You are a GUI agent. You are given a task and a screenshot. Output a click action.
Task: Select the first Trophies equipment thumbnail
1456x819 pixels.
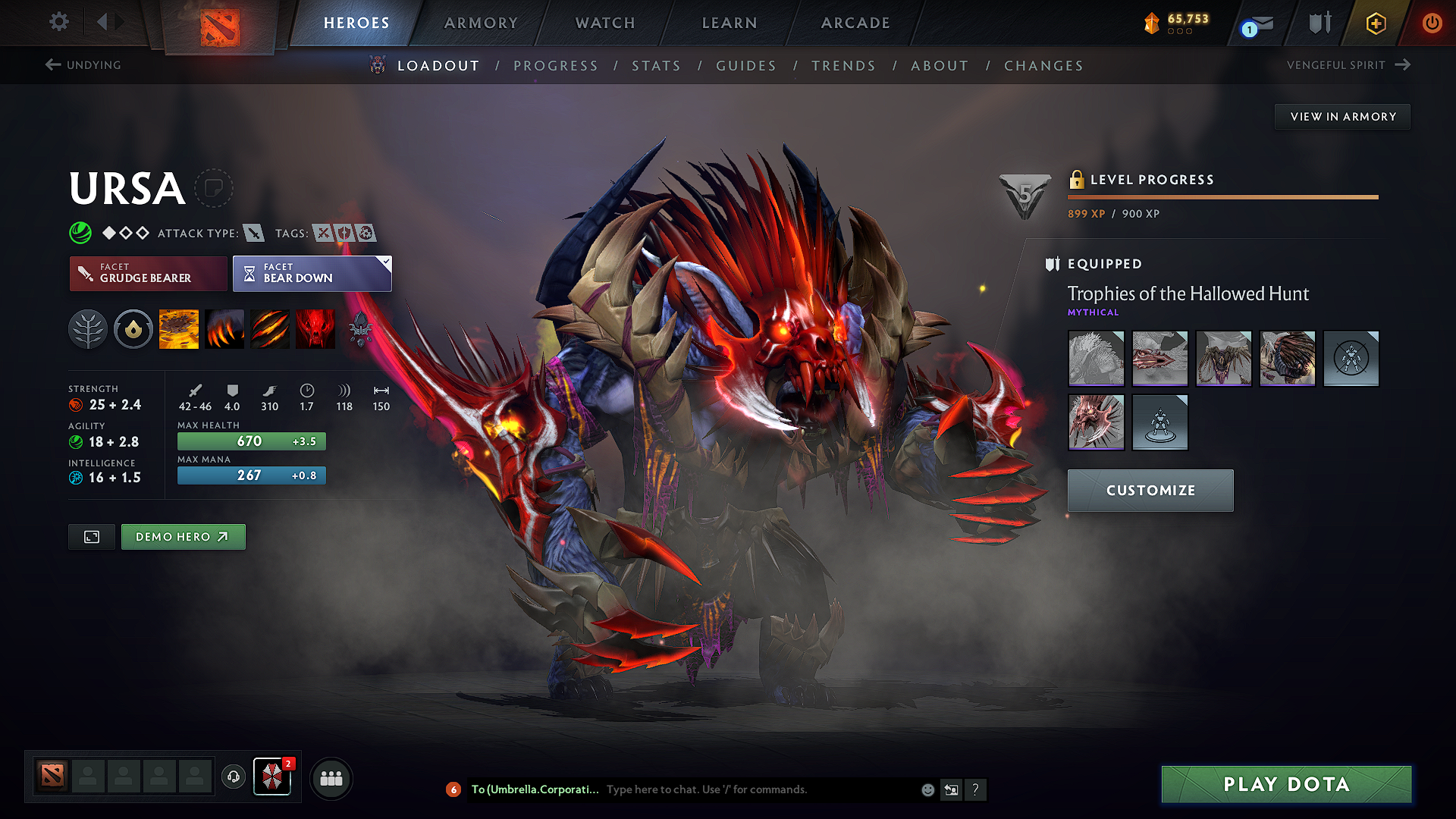point(1096,359)
